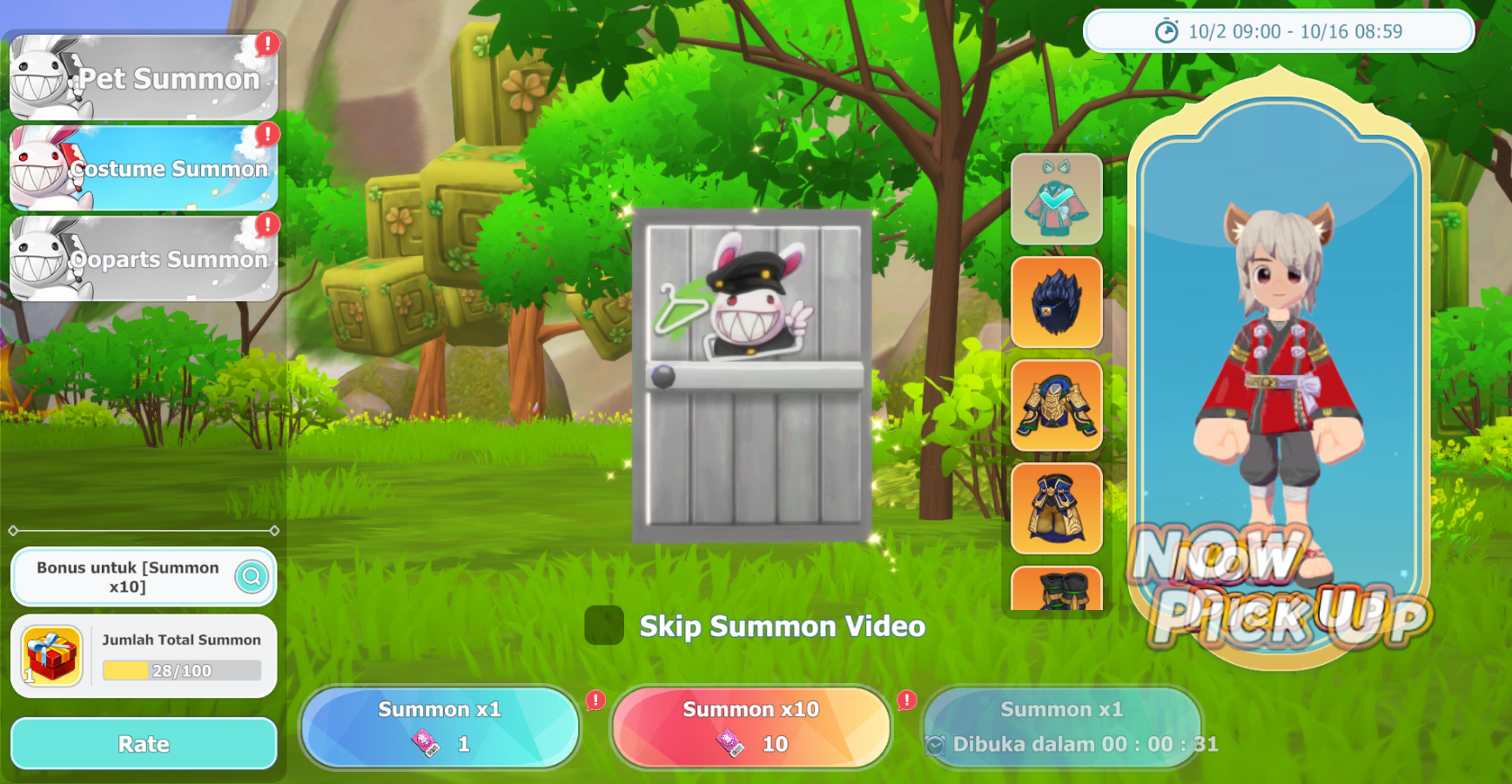Click the free Summon x1 timer button

(1062, 727)
